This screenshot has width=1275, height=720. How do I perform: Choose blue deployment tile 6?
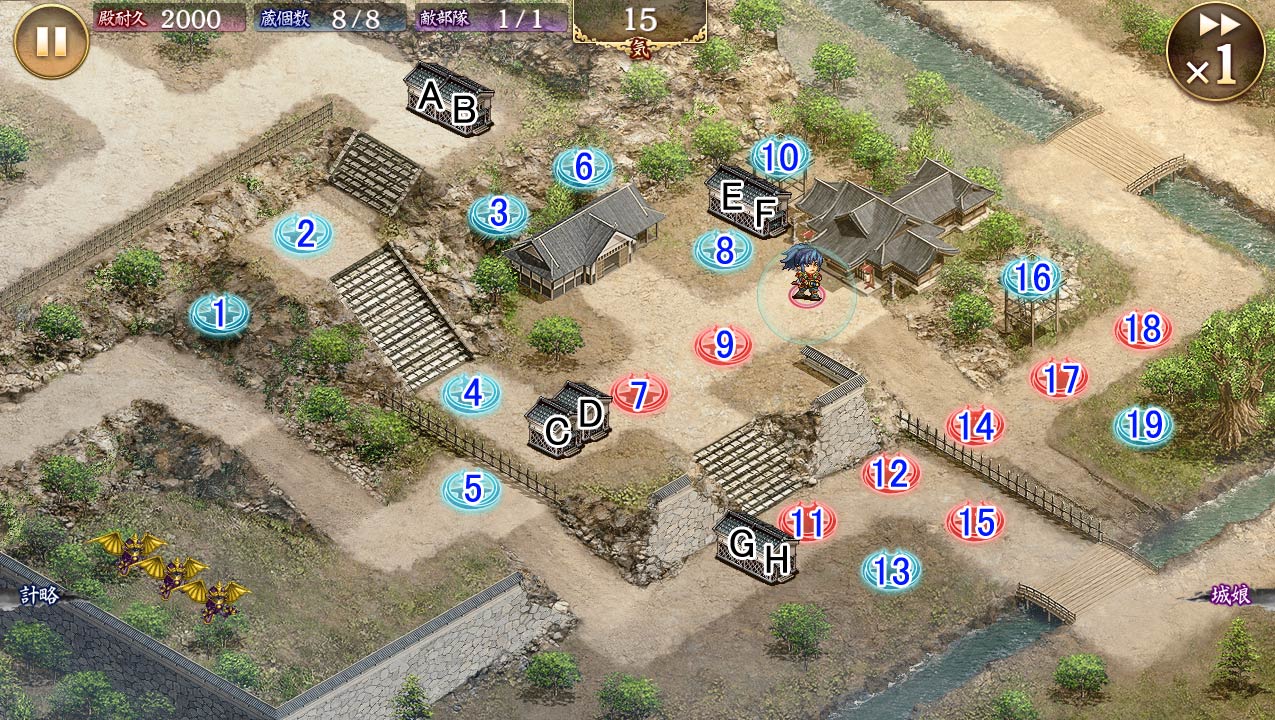tap(583, 167)
